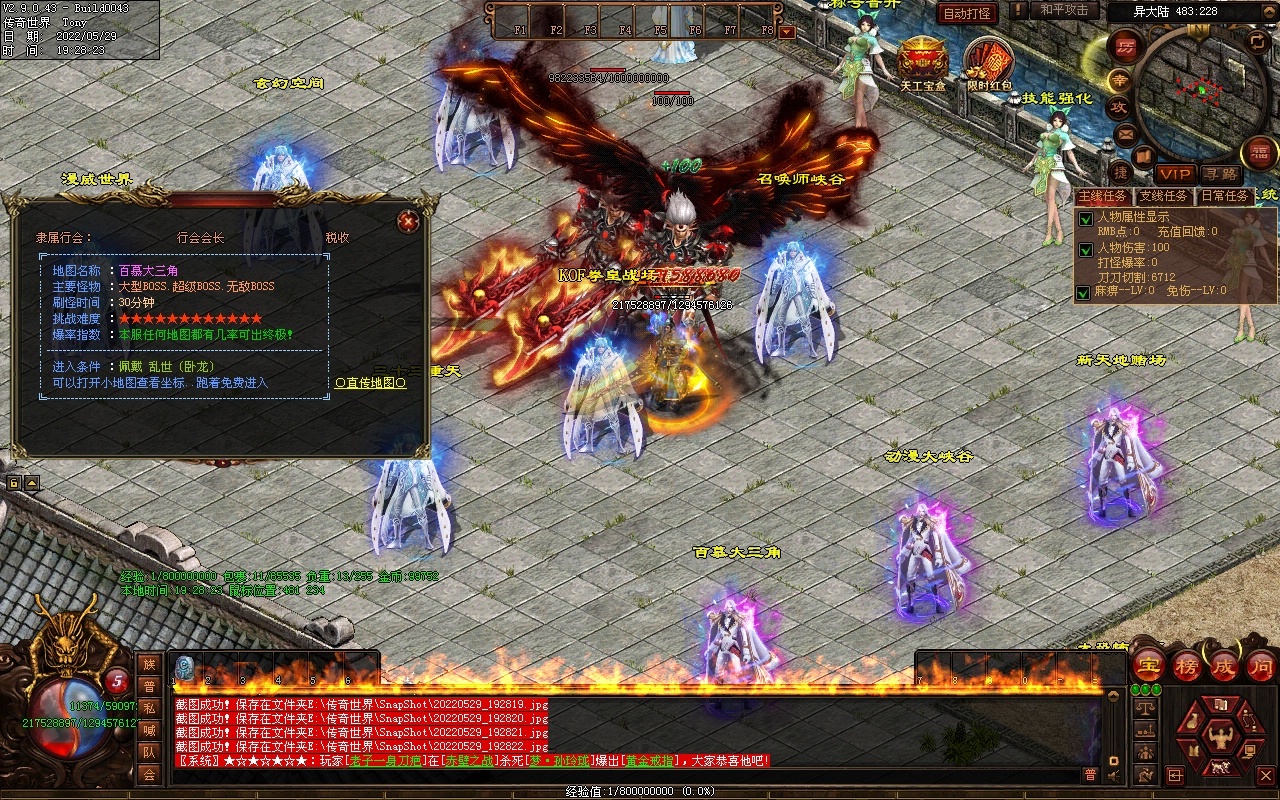Open the VIP panel
The image size is (1280, 800).
tap(1175, 174)
